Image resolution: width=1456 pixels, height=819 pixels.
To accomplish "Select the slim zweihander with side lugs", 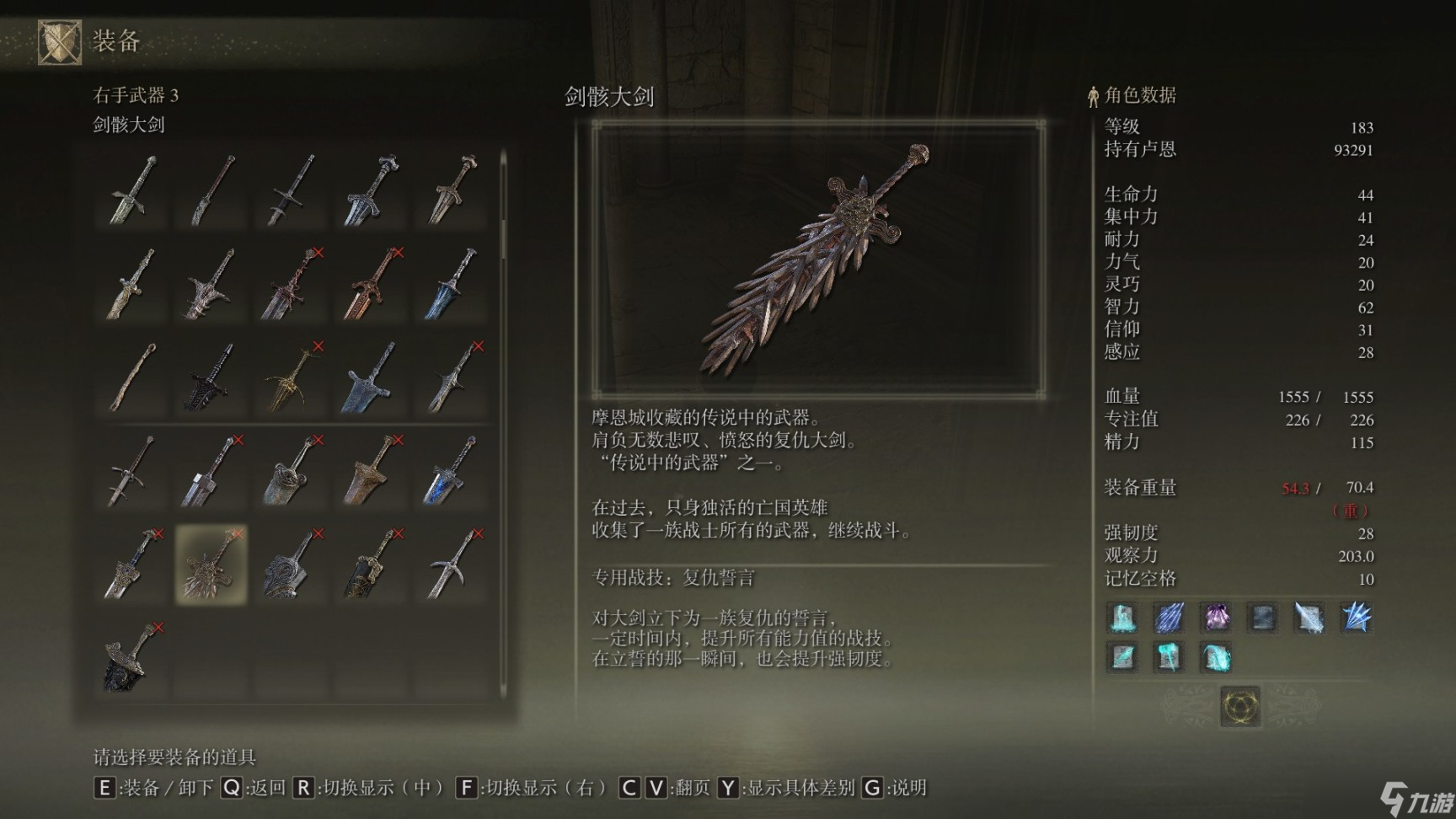I will tap(132, 471).
